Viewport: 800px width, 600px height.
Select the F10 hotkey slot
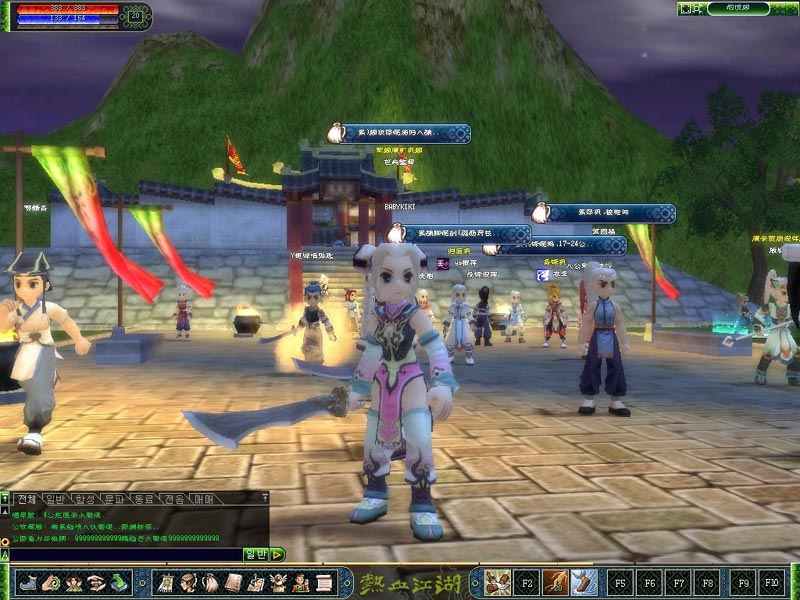pos(771,581)
